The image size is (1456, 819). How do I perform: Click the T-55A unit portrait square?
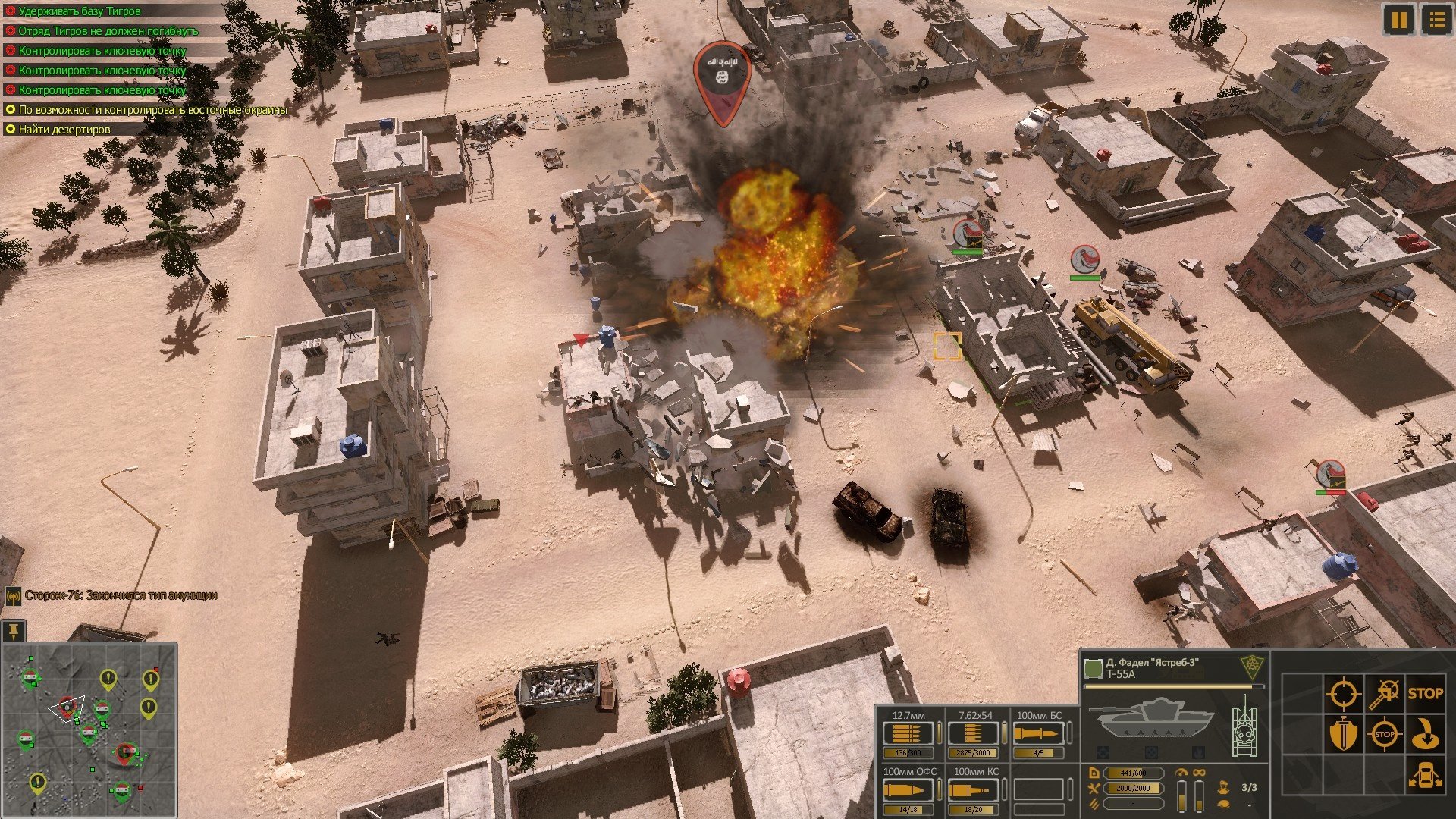[x=1093, y=668]
